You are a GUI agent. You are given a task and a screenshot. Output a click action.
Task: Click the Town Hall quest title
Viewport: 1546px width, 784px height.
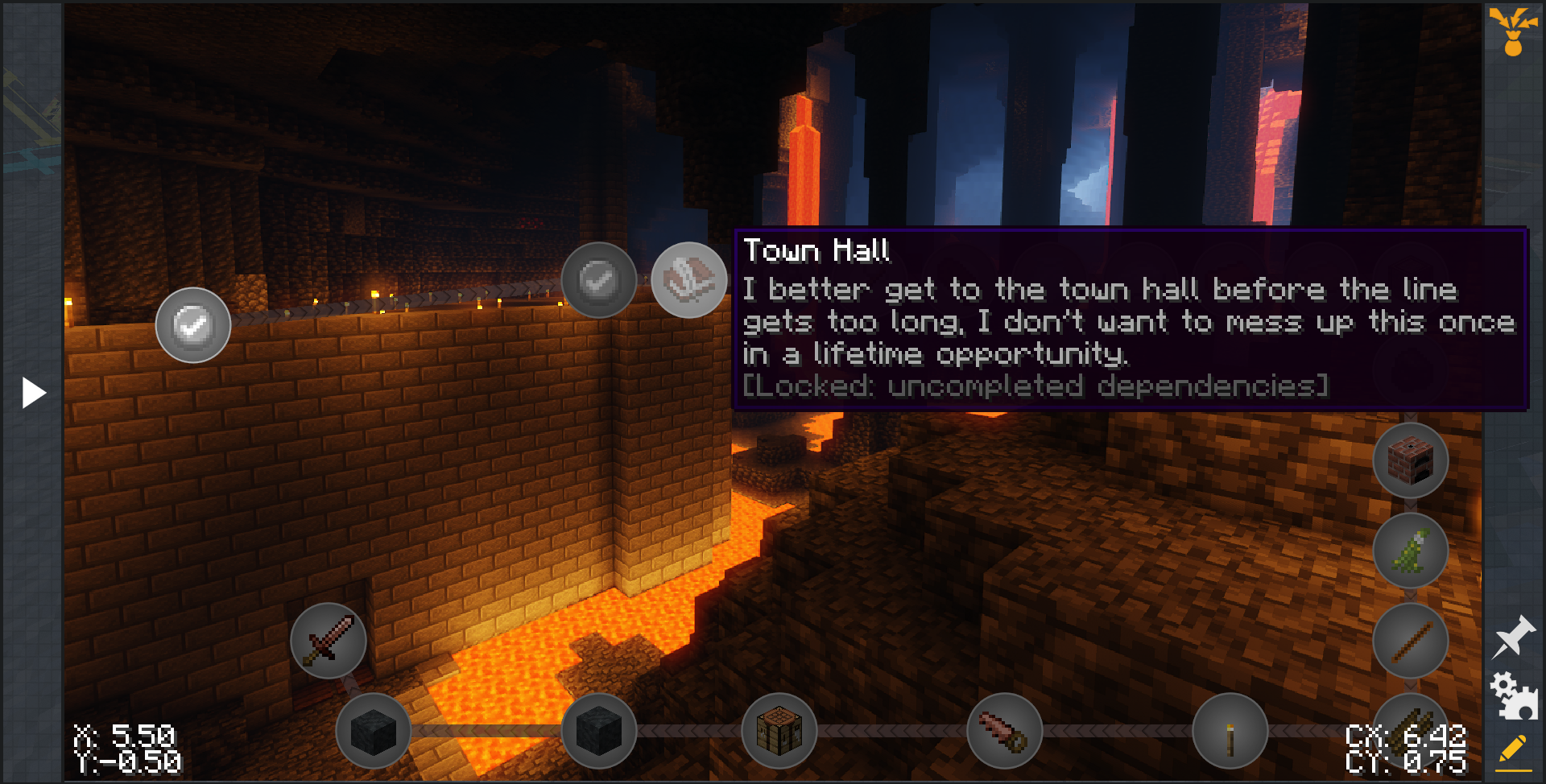coord(818,251)
